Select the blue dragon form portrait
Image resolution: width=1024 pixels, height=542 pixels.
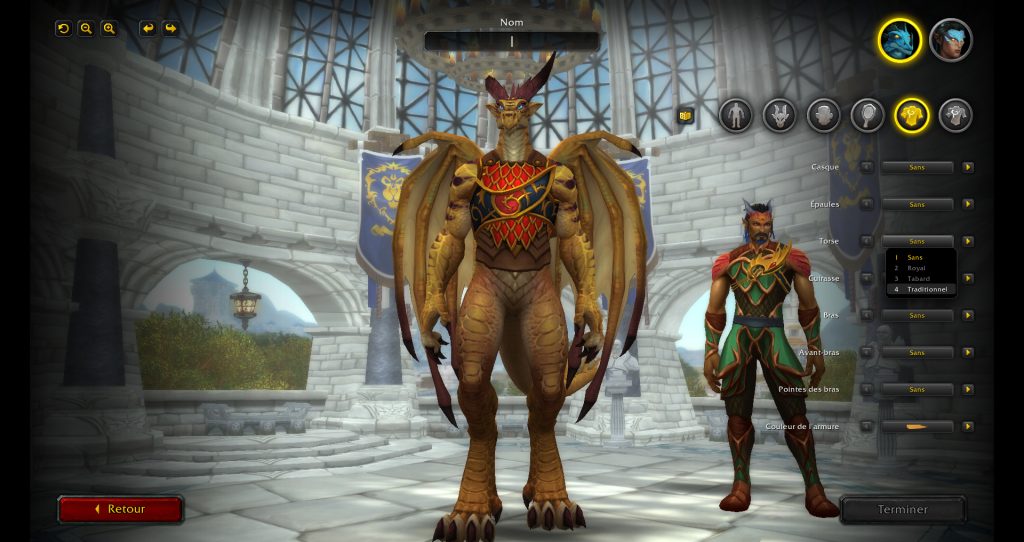899,40
